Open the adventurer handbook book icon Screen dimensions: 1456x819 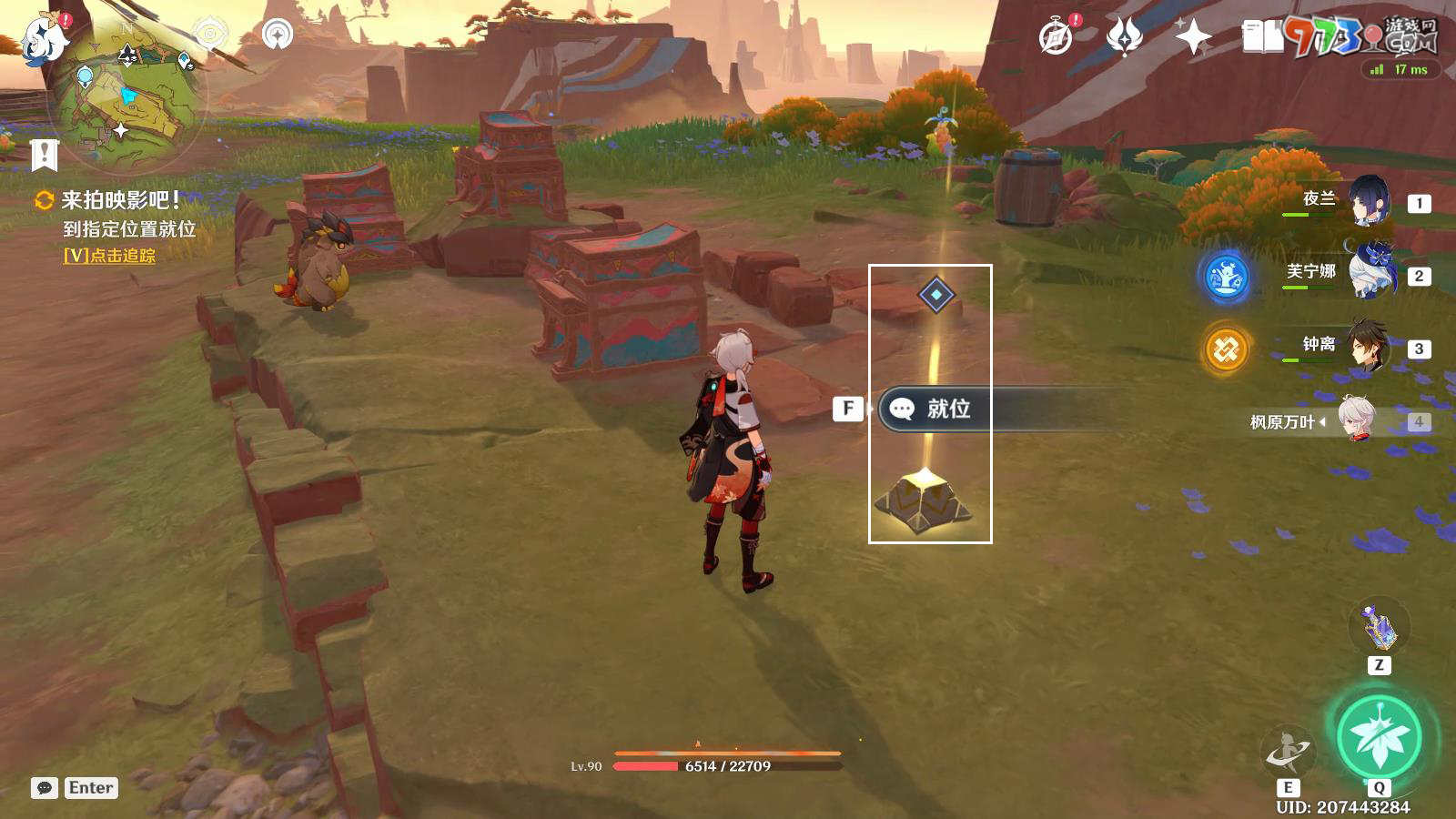1262,36
